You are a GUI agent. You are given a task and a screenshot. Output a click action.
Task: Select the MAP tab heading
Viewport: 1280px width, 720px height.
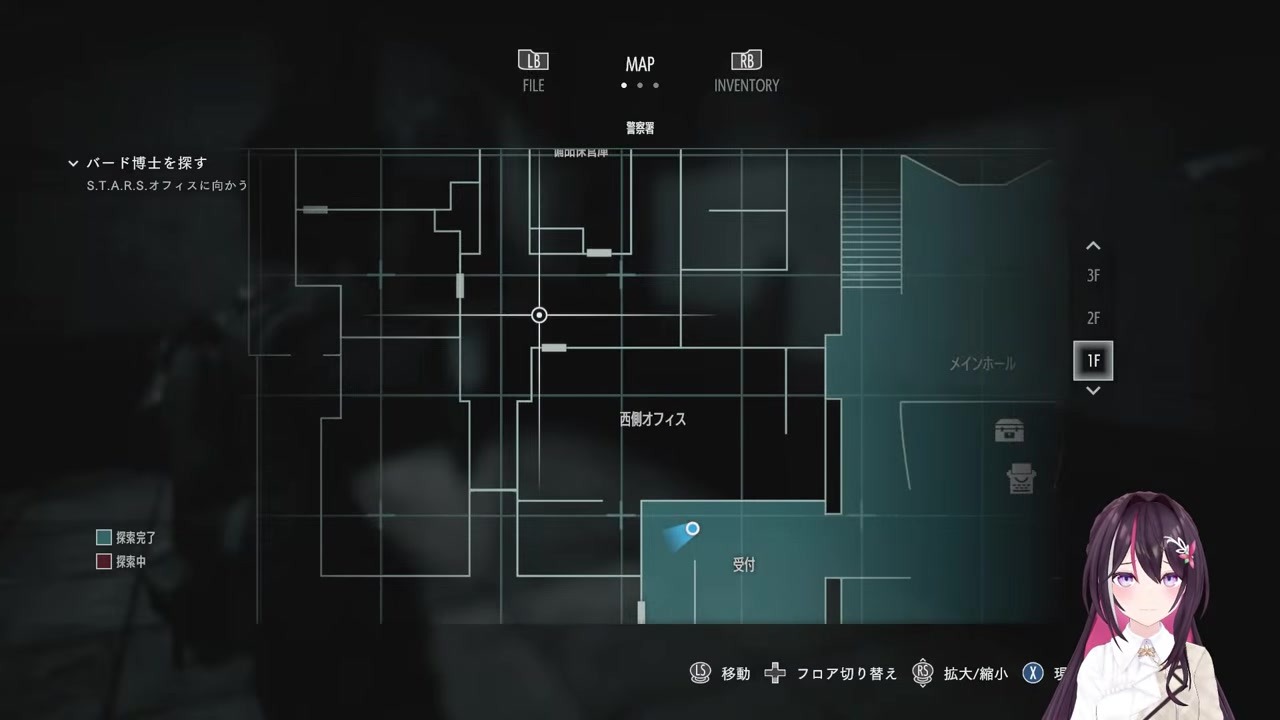point(640,65)
